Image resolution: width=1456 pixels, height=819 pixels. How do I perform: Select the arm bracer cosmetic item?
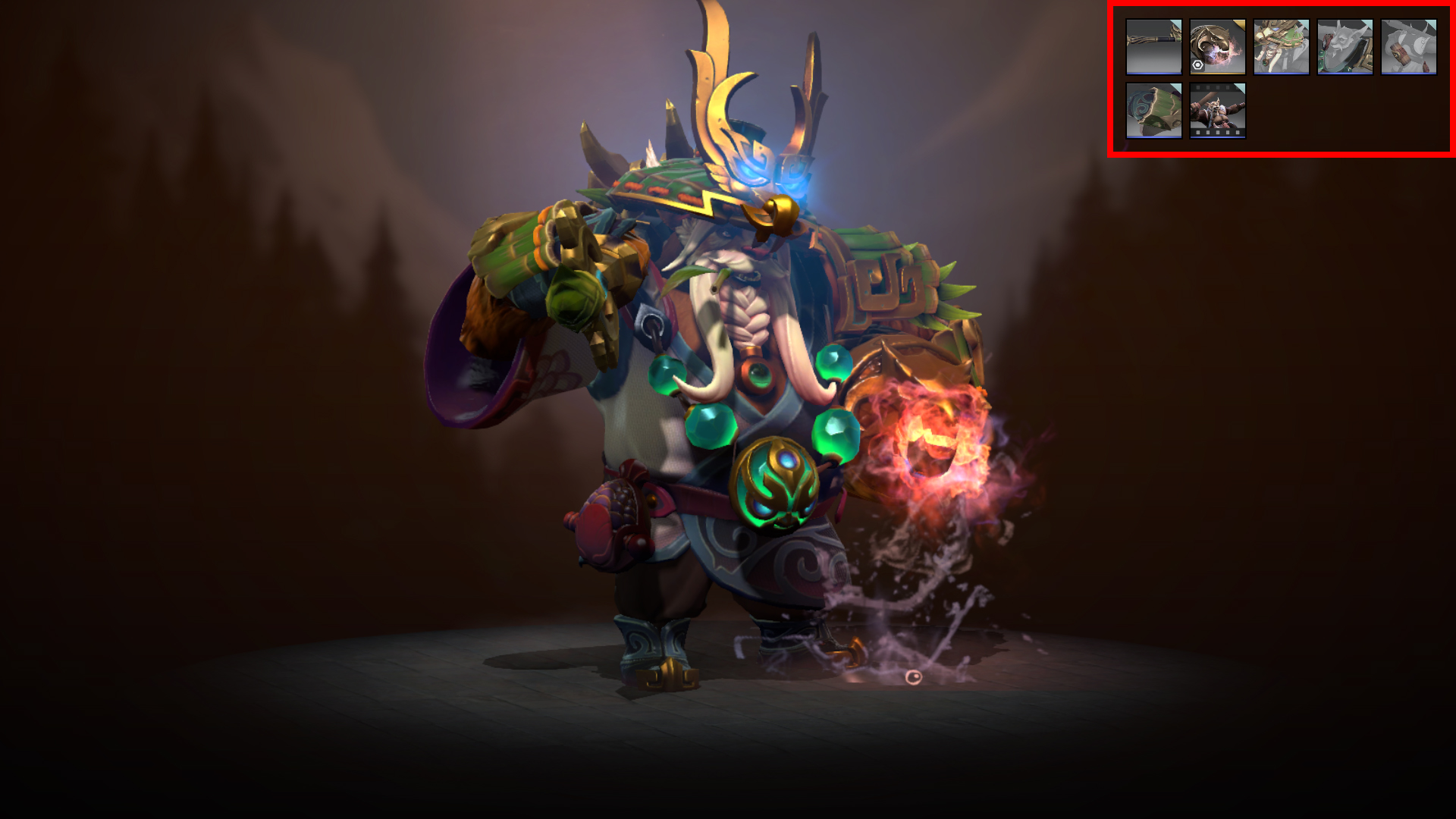click(x=1407, y=47)
